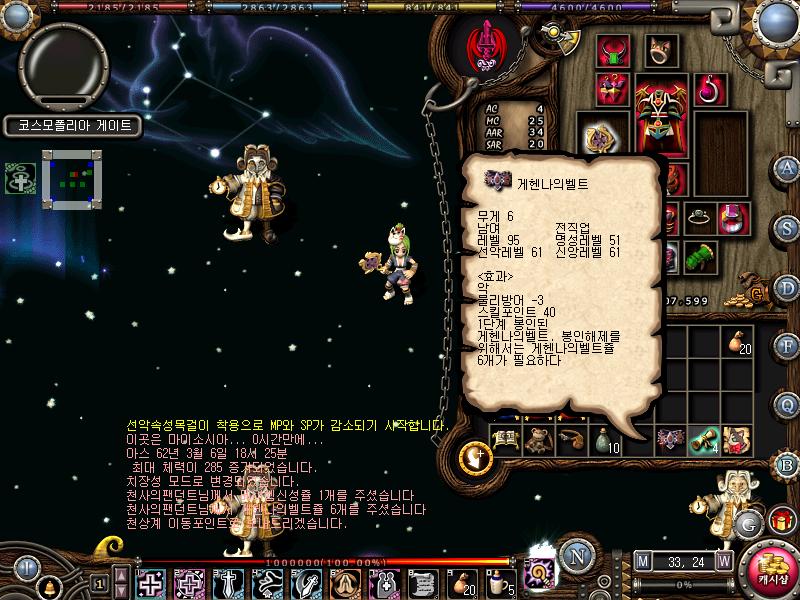Click the round N button
Screen dimensions: 800x600
(x=574, y=555)
